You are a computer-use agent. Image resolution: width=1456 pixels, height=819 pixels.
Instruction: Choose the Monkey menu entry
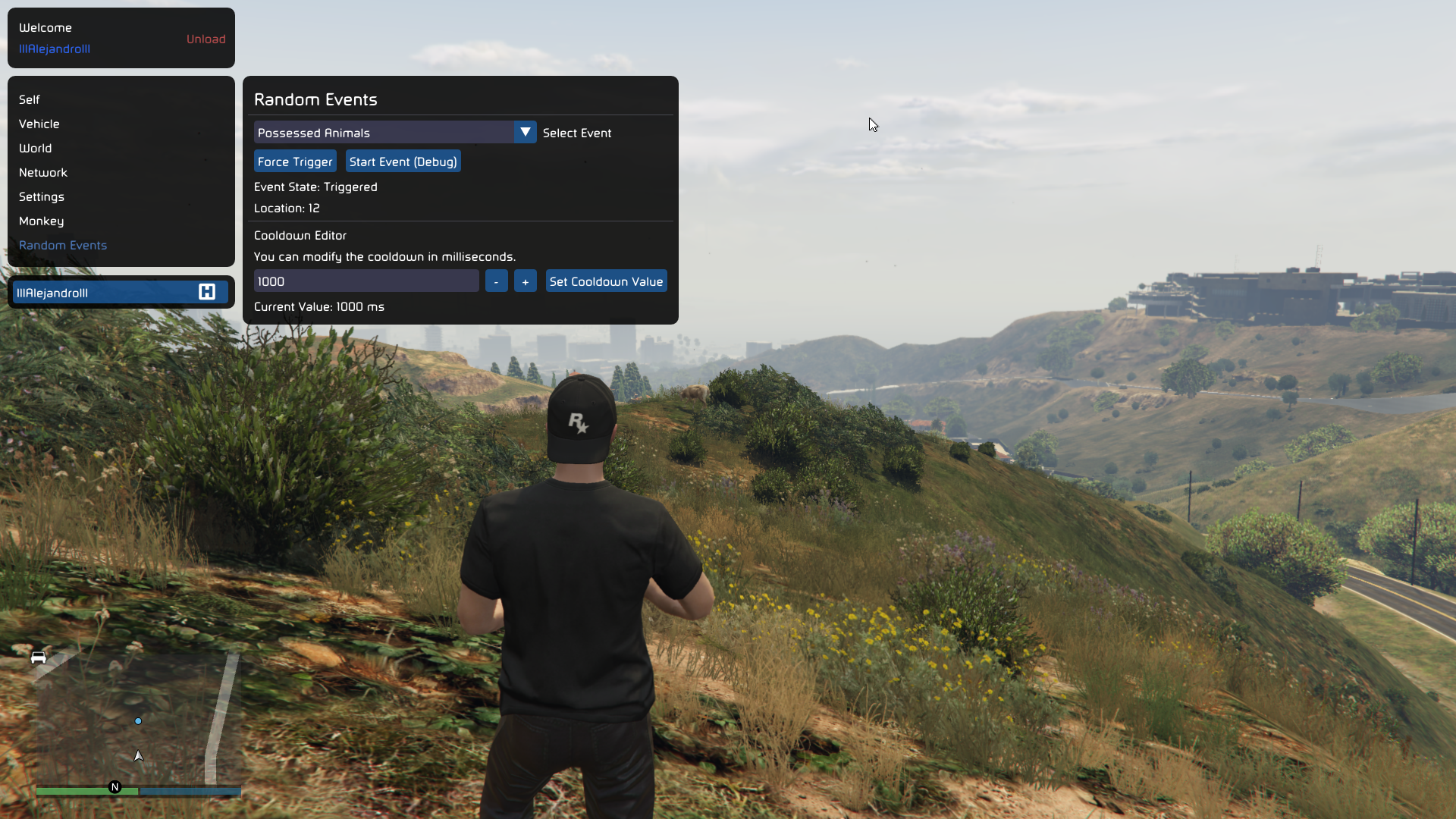[42, 221]
